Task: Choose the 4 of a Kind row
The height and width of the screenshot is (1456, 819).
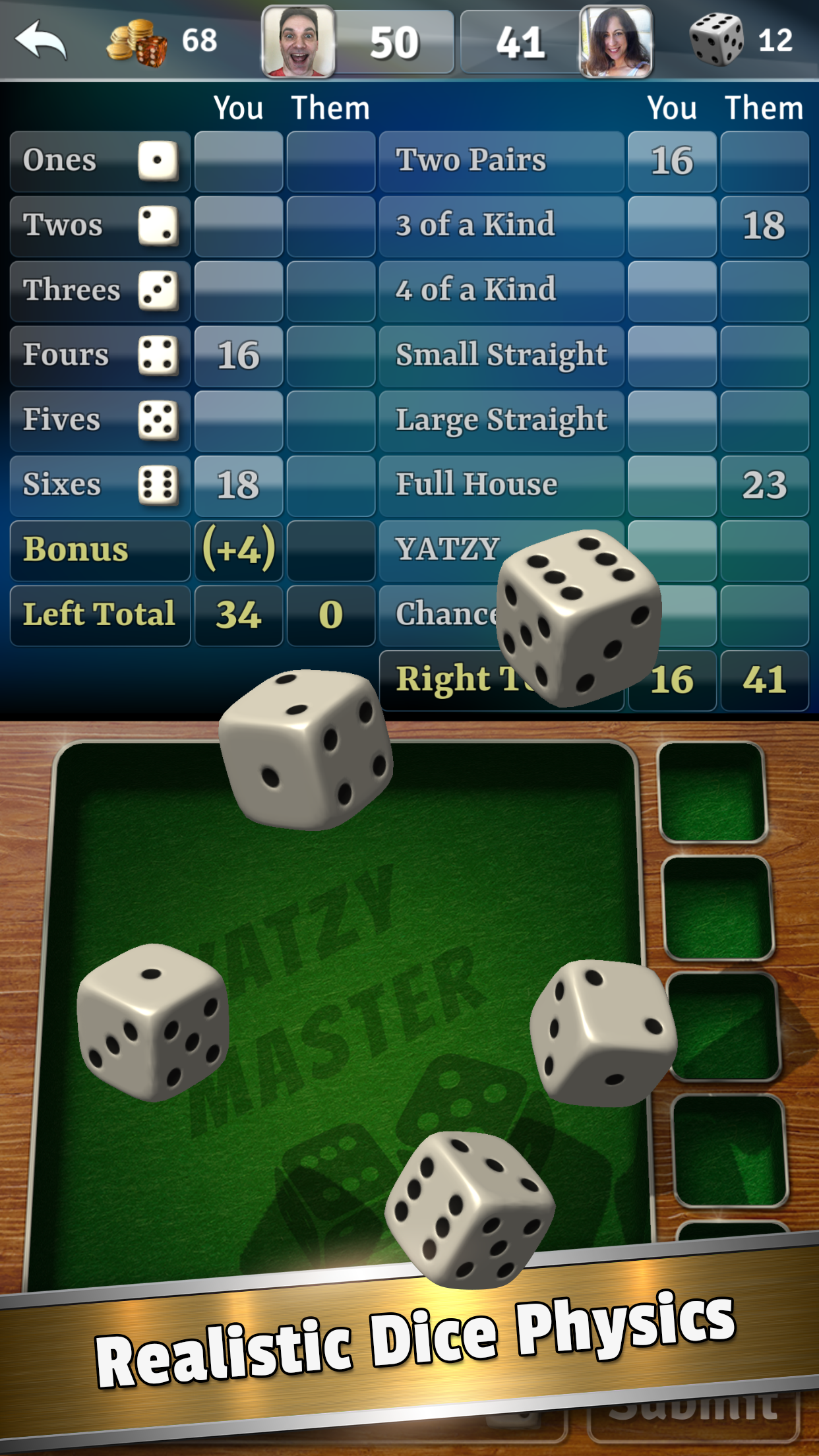Action: (501, 291)
